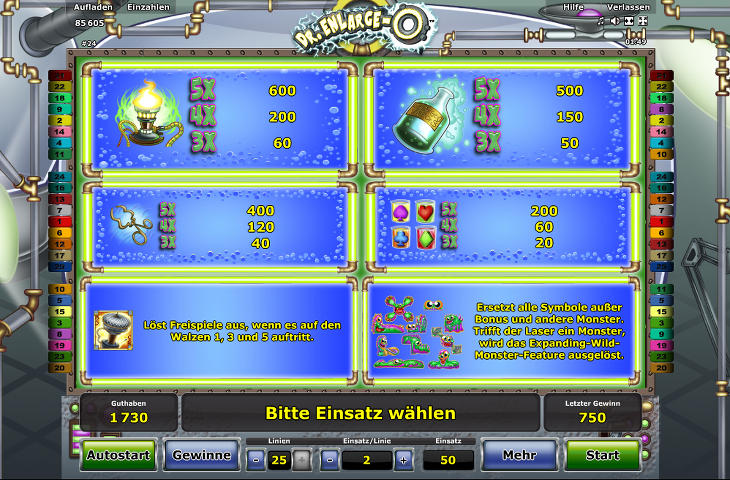
Task: Show the next page with Mehr
Action: pyautogui.click(x=519, y=455)
